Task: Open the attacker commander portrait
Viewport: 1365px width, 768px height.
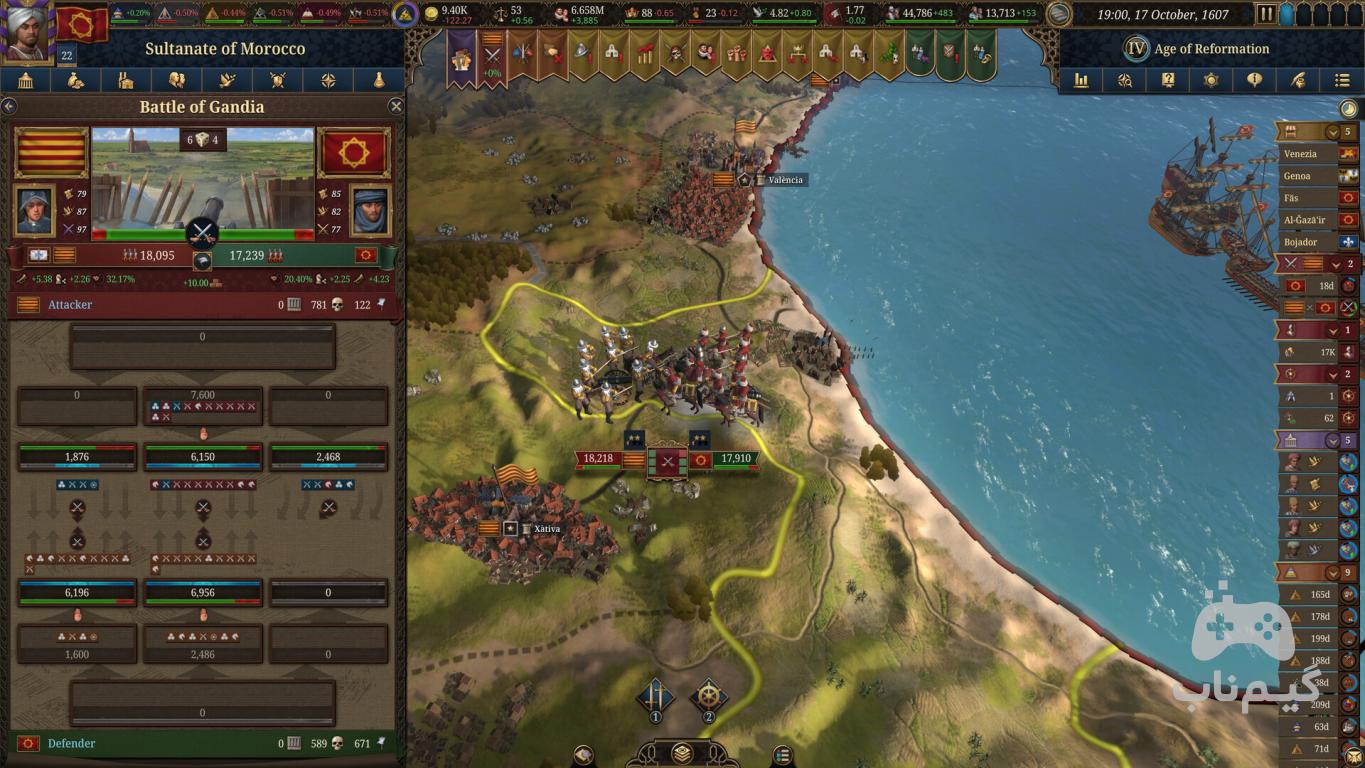Action: coord(35,210)
